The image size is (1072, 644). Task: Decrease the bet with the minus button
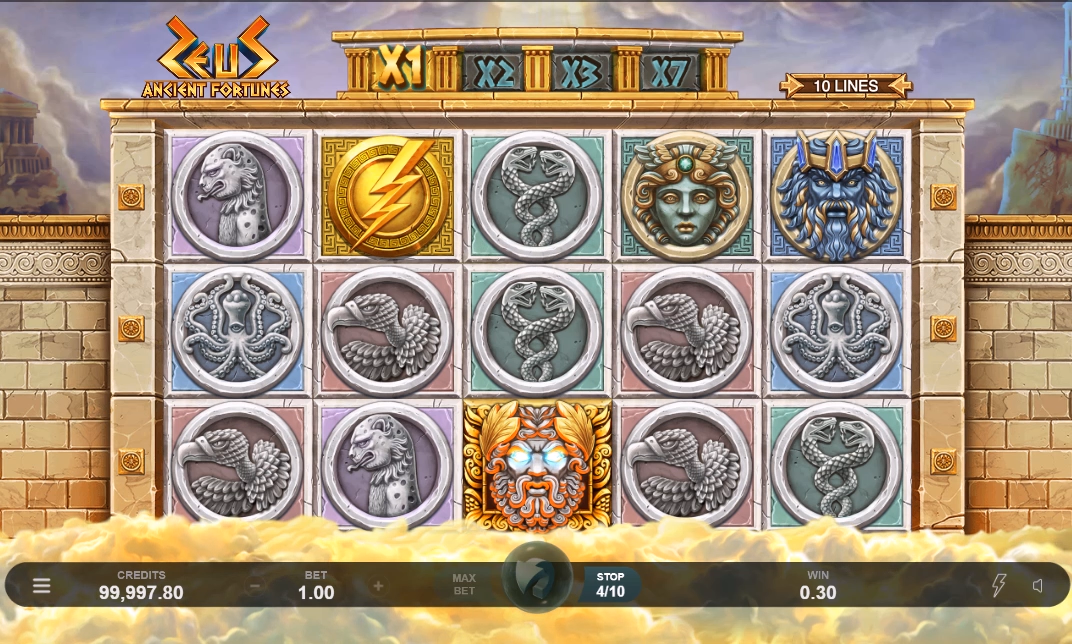pyautogui.click(x=255, y=586)
